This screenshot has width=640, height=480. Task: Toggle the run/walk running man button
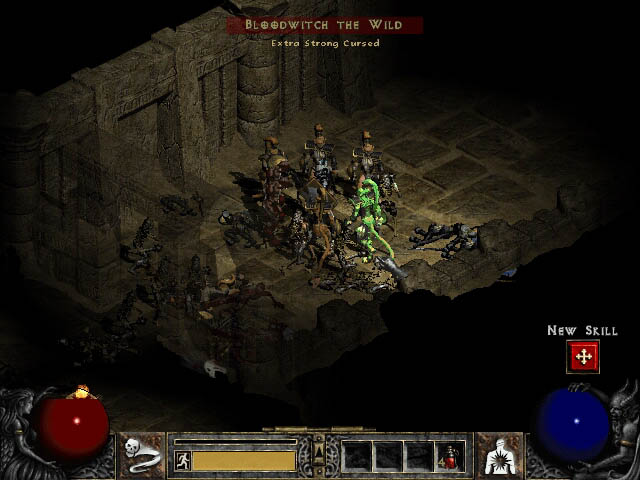point(183,460)
